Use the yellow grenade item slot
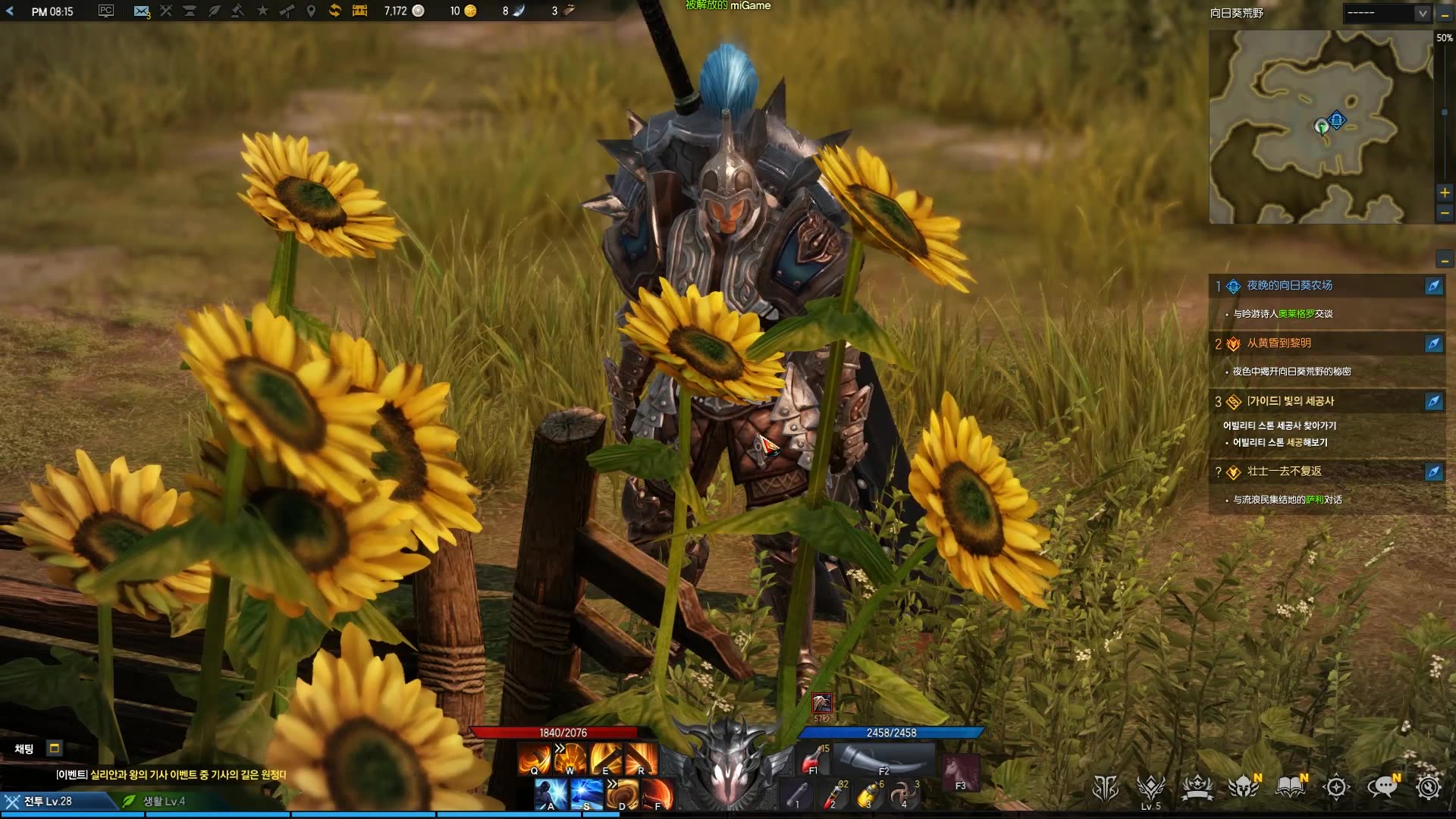The width and height of the screenshot is (1456, 819). click(870, 795)
